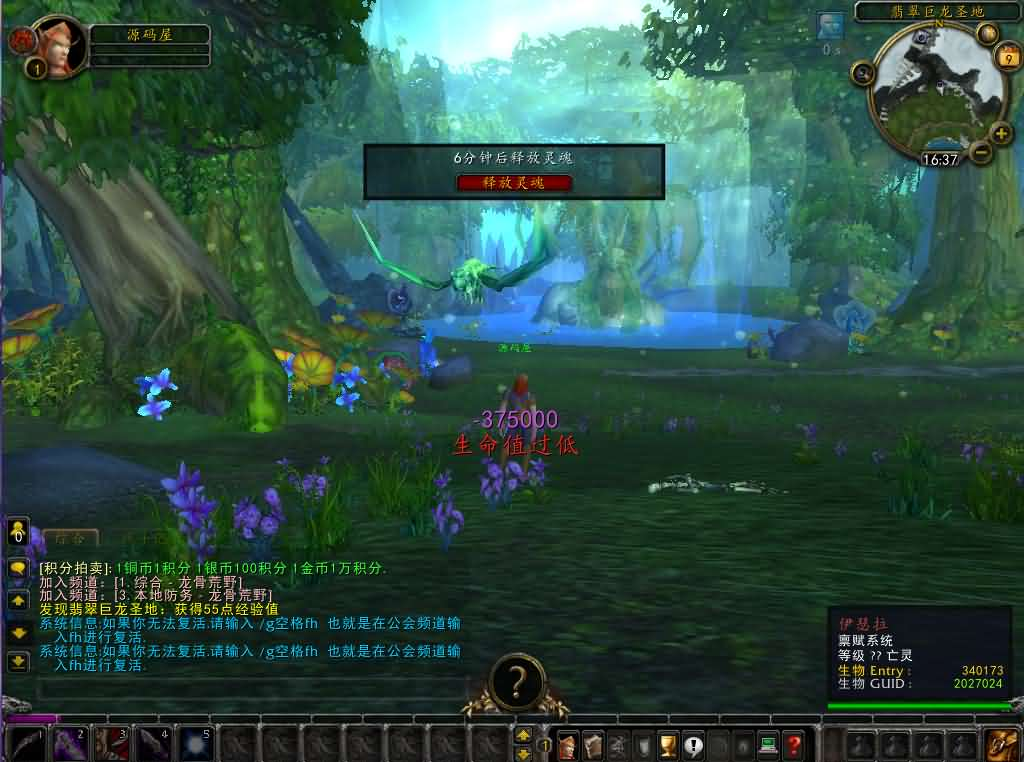Open the main backpack at bottom right
Viewport: 1024px width, 762px height.
point(1001,744)
